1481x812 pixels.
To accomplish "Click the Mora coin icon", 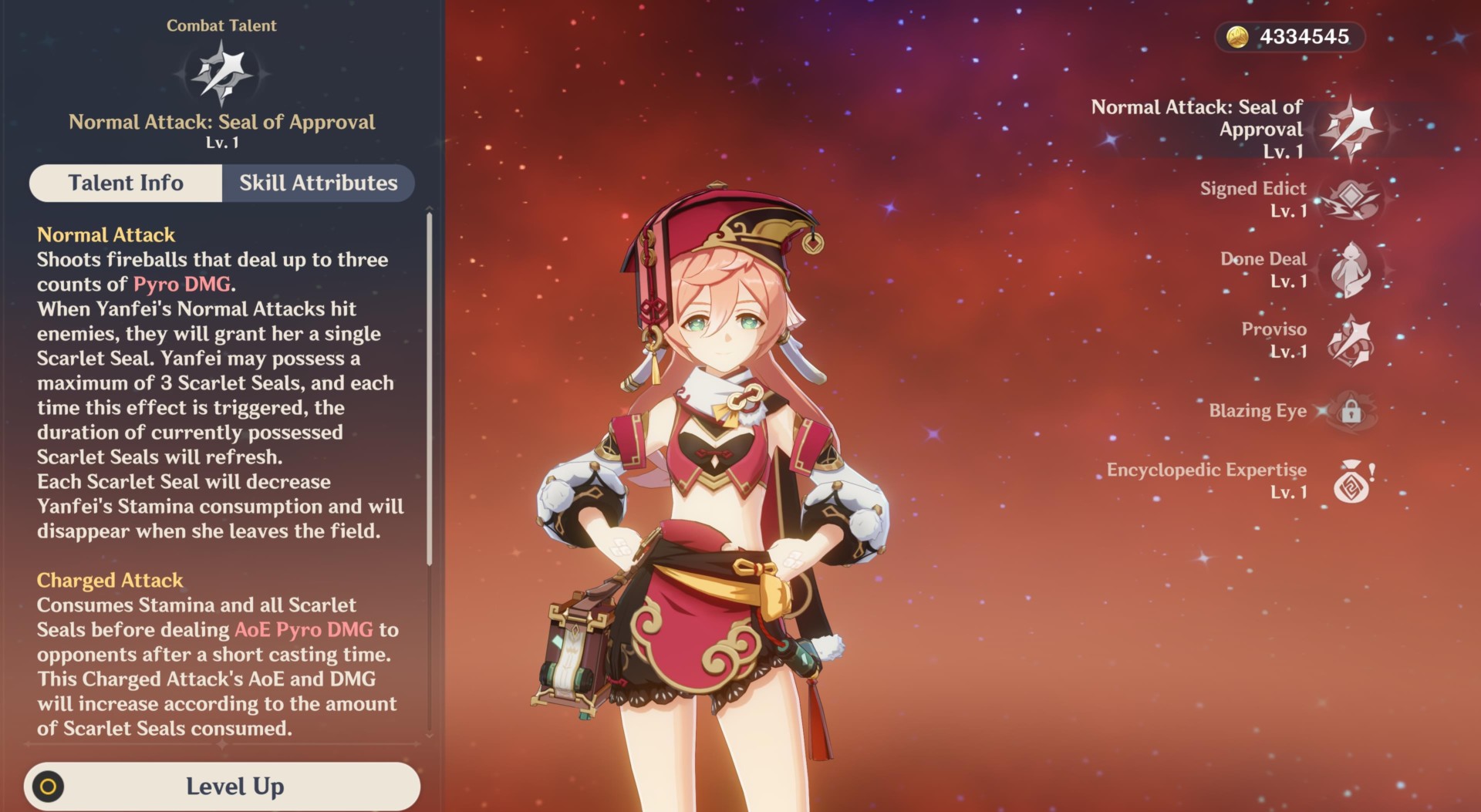I will (1238, 36).
